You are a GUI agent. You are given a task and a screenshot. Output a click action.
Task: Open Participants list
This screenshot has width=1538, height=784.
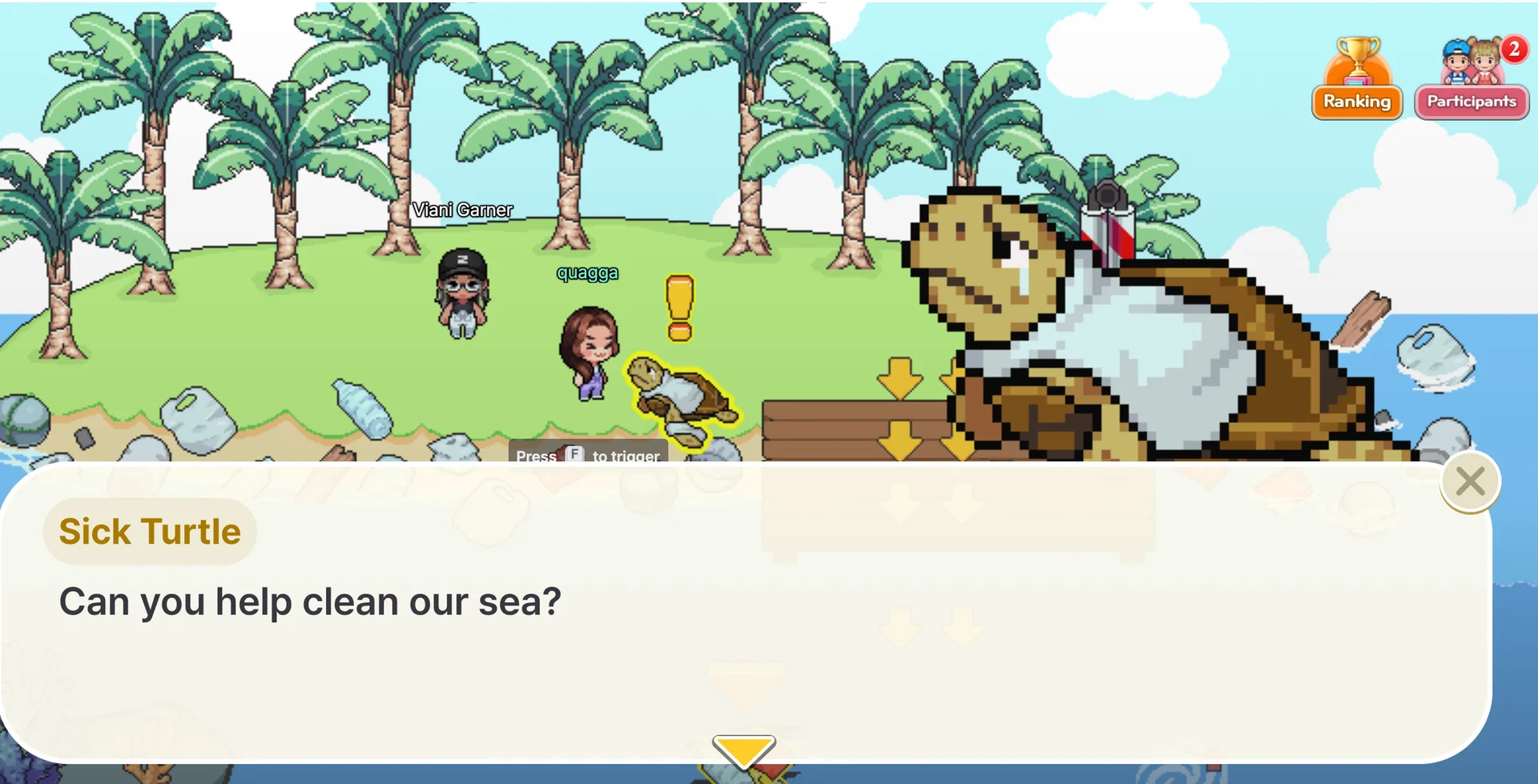click(1472, 102)
